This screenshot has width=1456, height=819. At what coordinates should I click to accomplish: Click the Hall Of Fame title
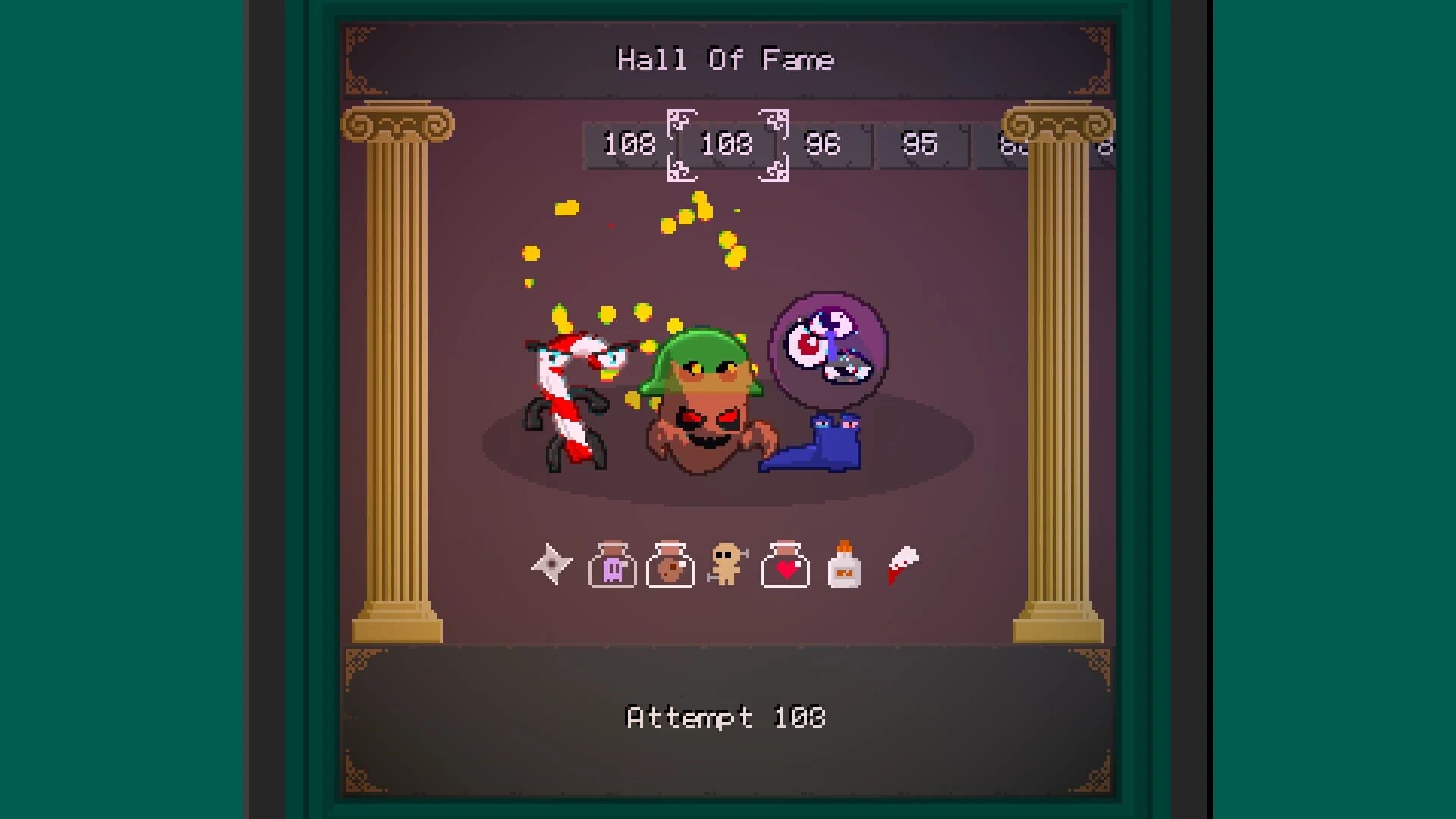(x=726, y=59)
